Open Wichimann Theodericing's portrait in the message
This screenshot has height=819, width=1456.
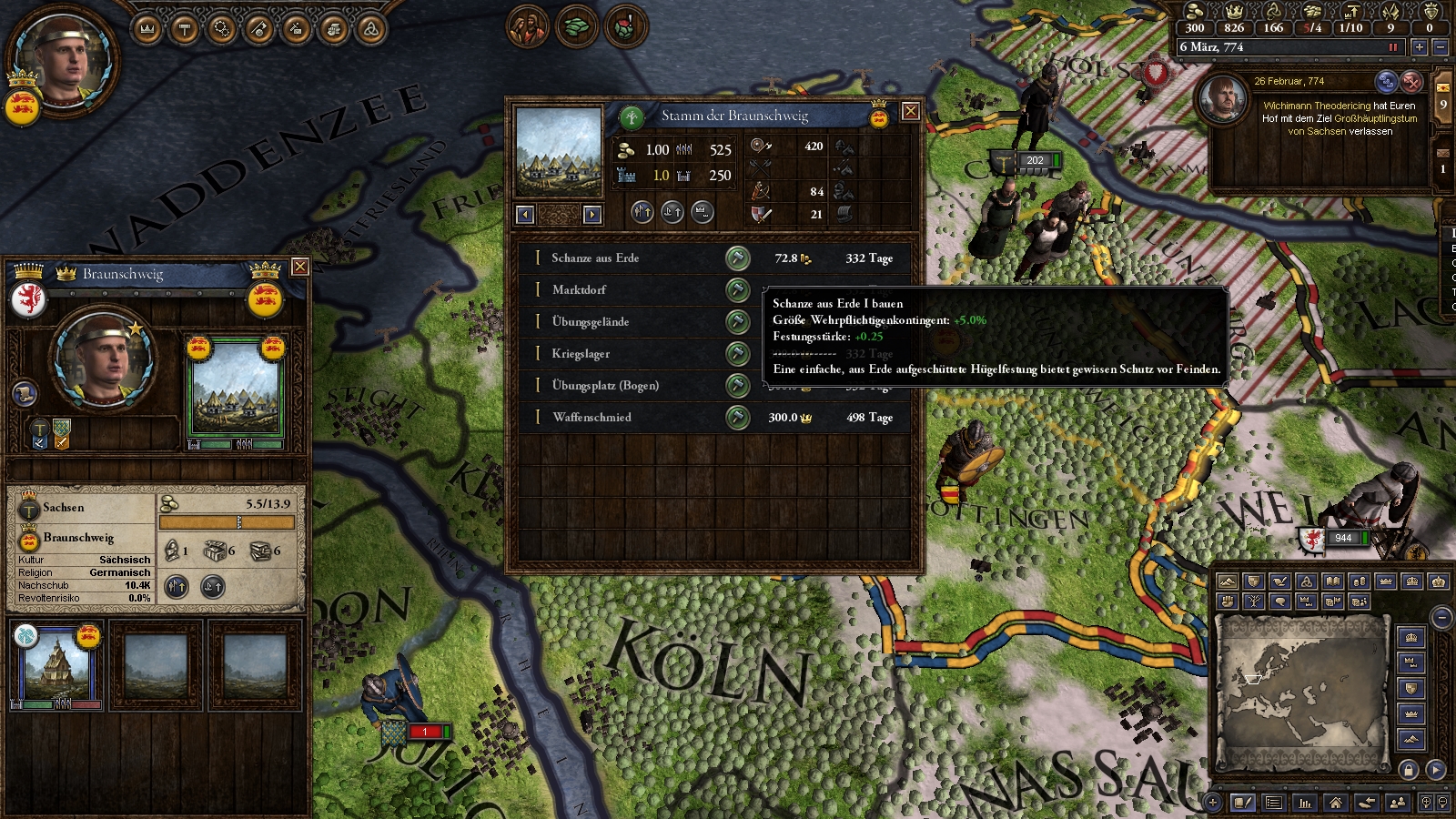pos(1224,98)
